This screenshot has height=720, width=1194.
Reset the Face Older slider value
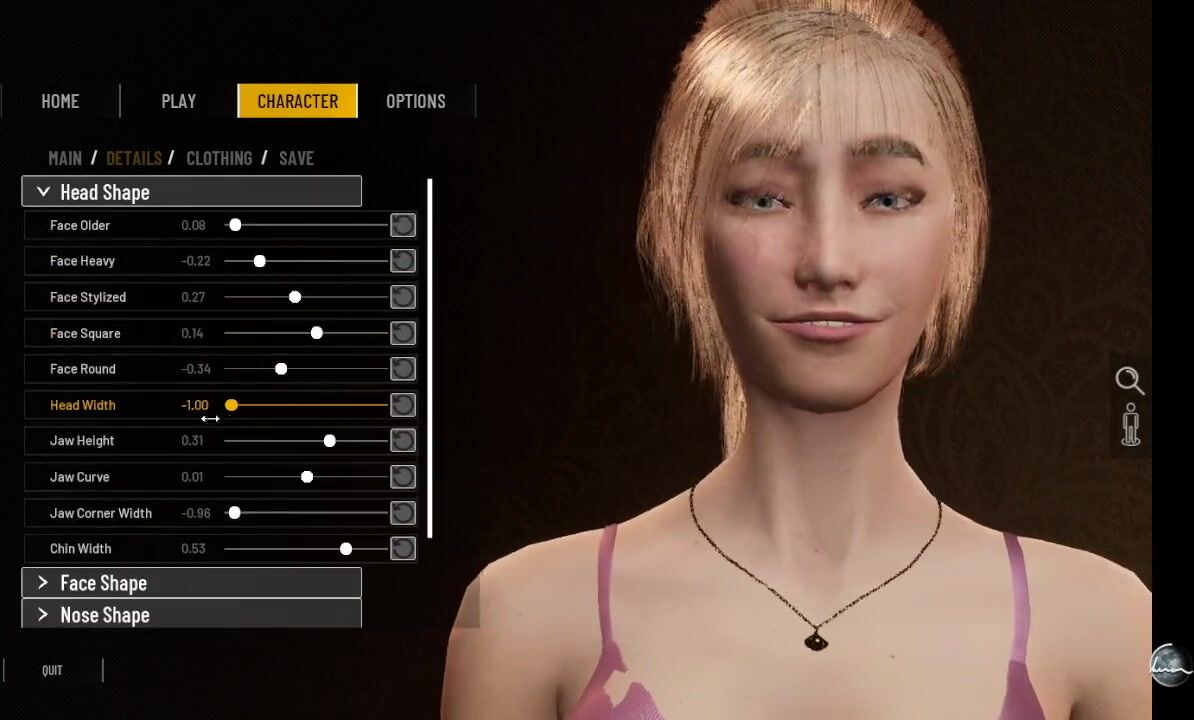[402, 225]
